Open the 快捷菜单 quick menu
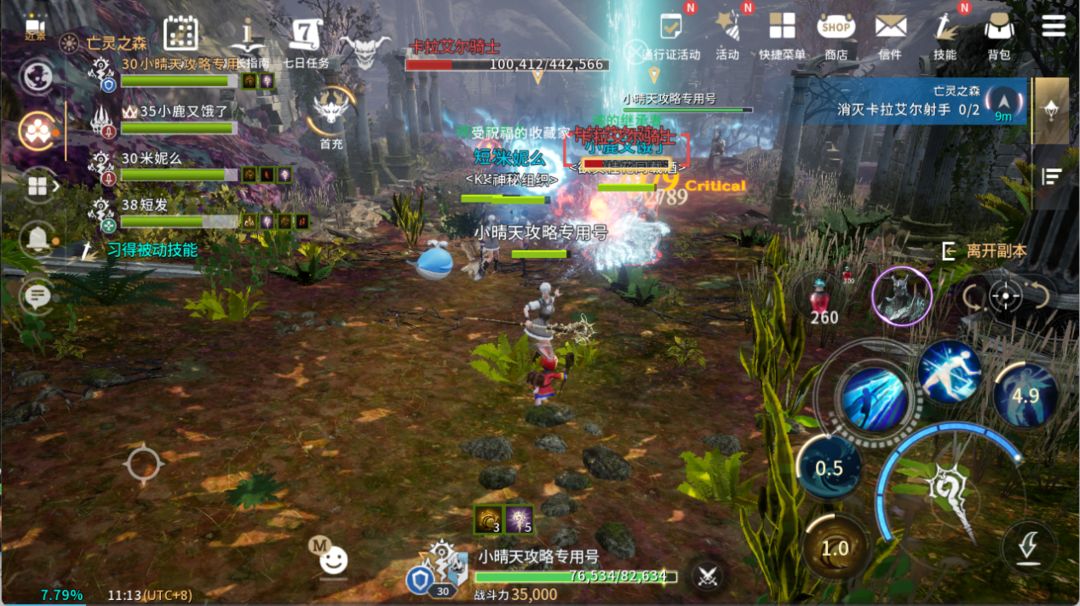The image size is (1080, 606). click(782, 34)
